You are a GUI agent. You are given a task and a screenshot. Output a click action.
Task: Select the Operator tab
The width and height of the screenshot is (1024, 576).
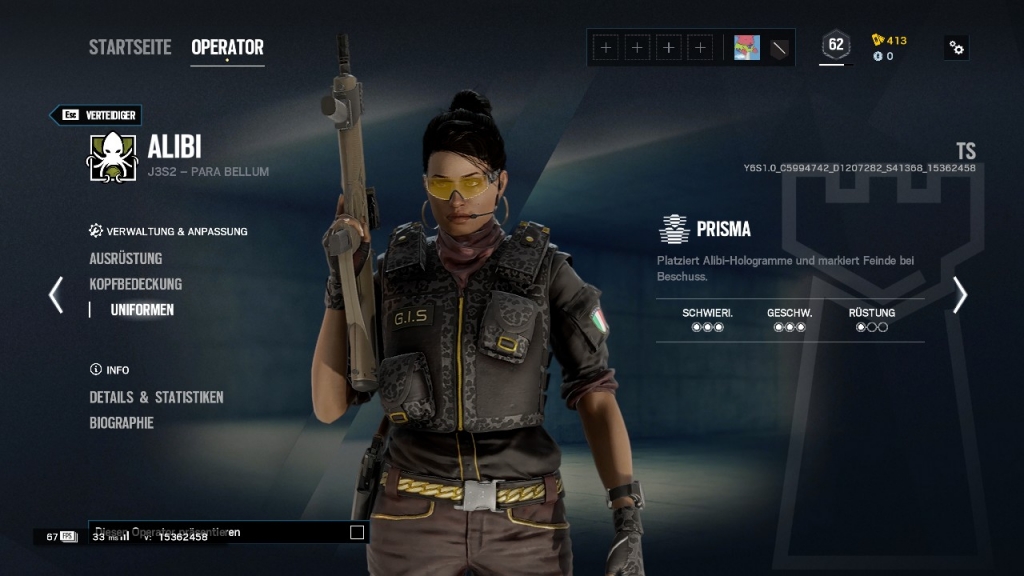coord(227,47)
